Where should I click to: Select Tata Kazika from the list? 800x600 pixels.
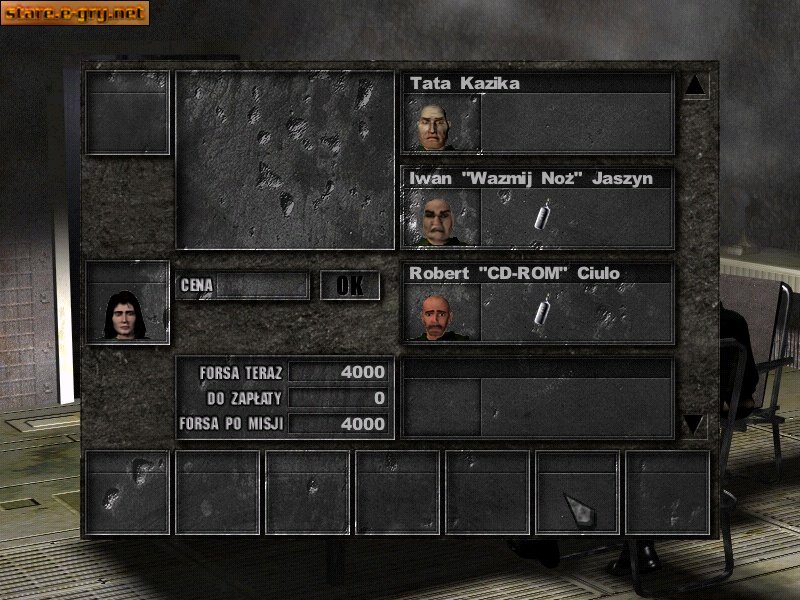click(x=537, y=112)
